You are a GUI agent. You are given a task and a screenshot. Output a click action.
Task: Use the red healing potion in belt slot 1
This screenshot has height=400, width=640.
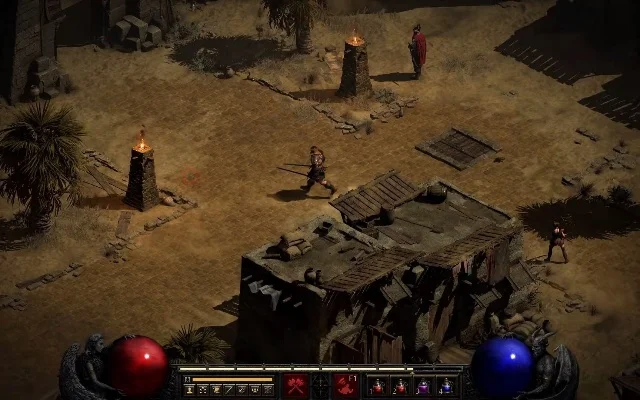378,386
